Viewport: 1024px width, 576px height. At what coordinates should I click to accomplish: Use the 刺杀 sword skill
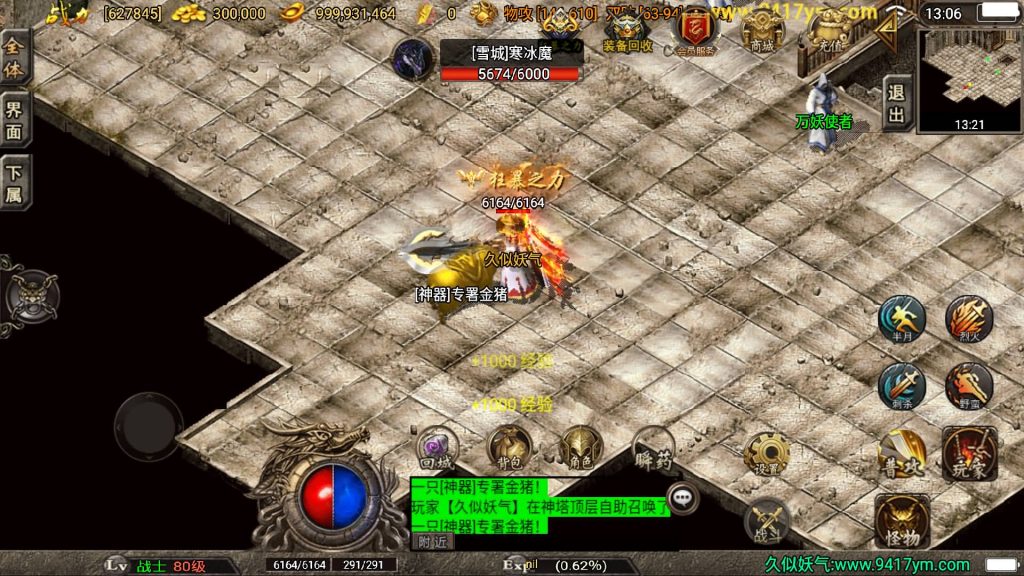(x=902, y=386)
